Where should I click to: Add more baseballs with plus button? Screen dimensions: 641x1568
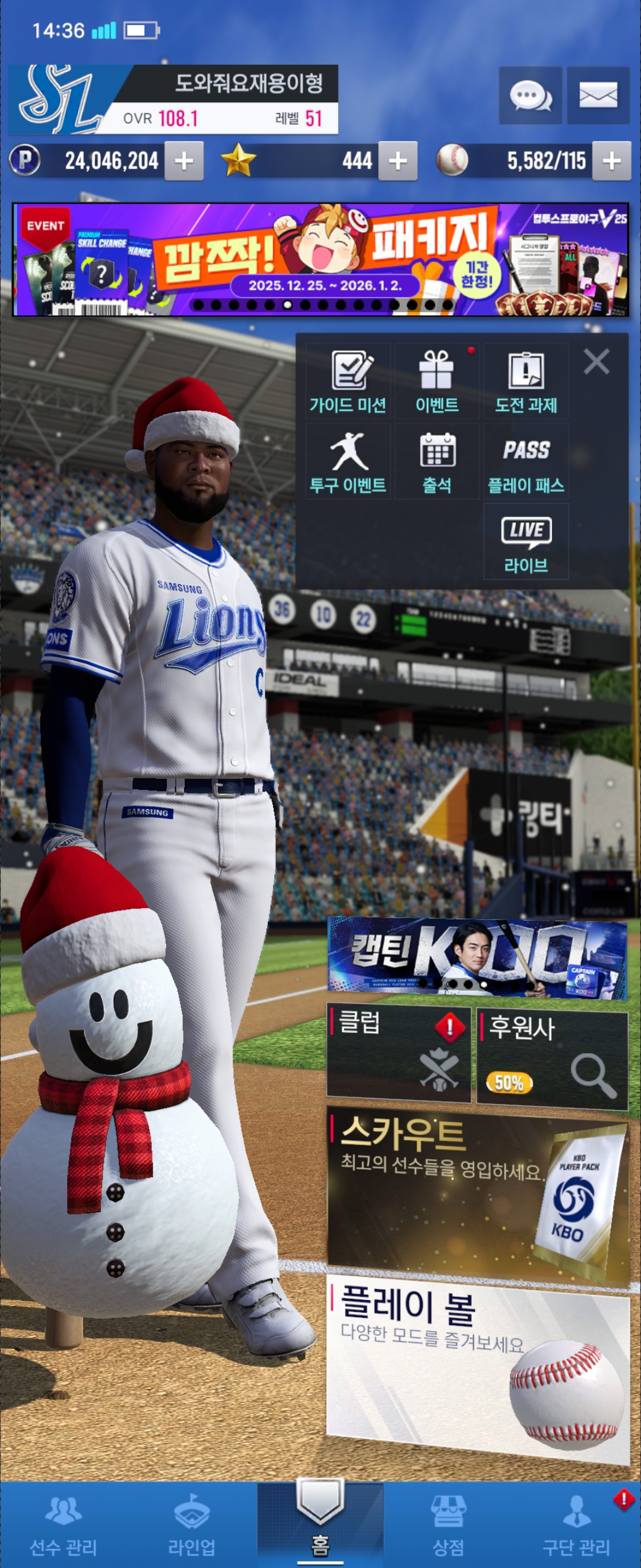click(x=611, y=162)
